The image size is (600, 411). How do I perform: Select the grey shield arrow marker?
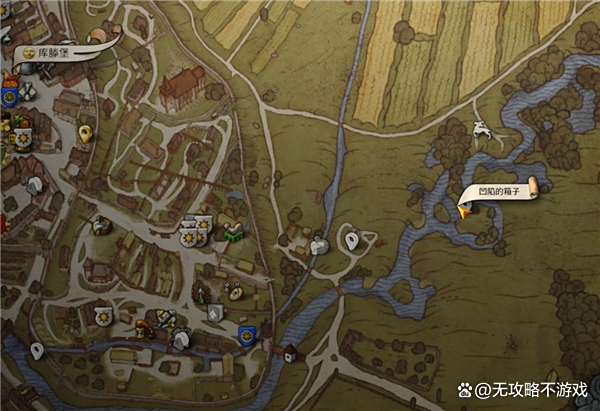pos(216,312)
